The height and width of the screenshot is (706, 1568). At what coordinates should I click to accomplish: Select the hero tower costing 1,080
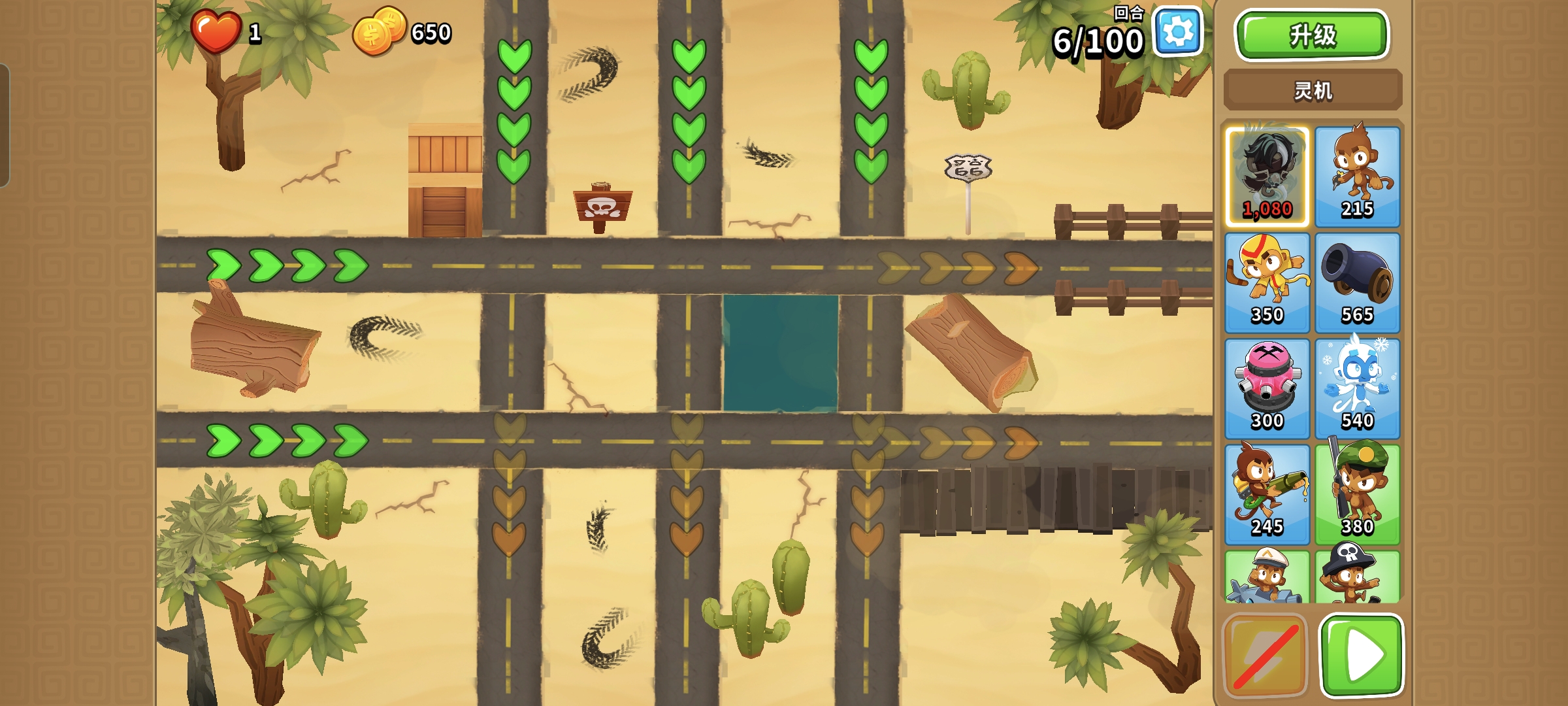pos(1267,176)
